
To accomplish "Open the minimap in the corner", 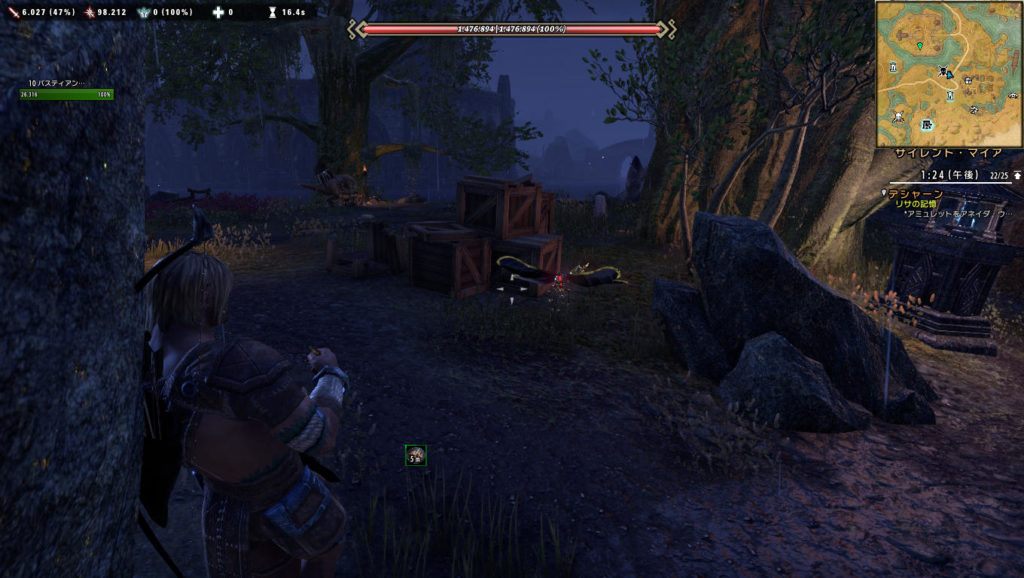I will pos(949,74).
